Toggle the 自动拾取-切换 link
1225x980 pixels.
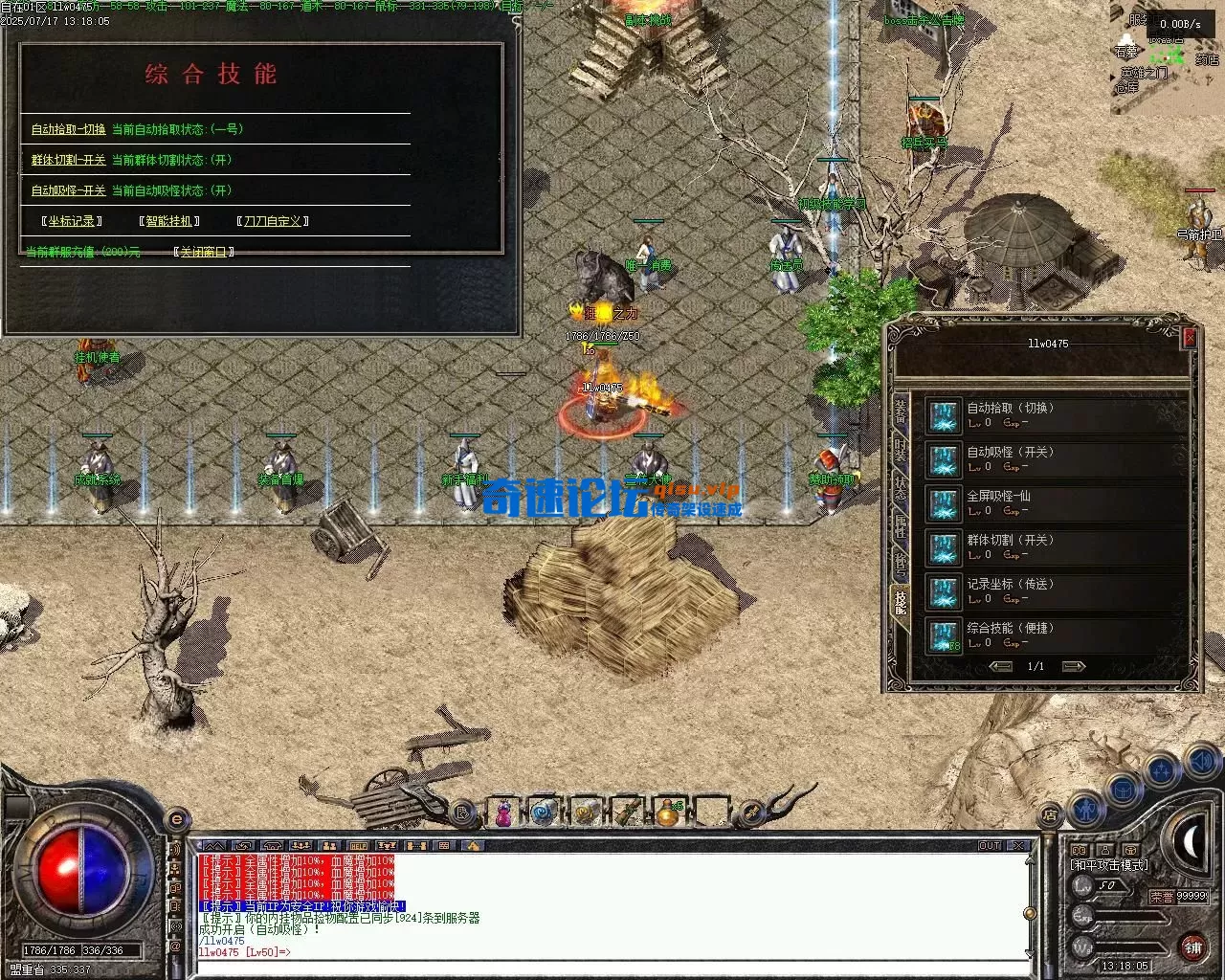(68, 129)
